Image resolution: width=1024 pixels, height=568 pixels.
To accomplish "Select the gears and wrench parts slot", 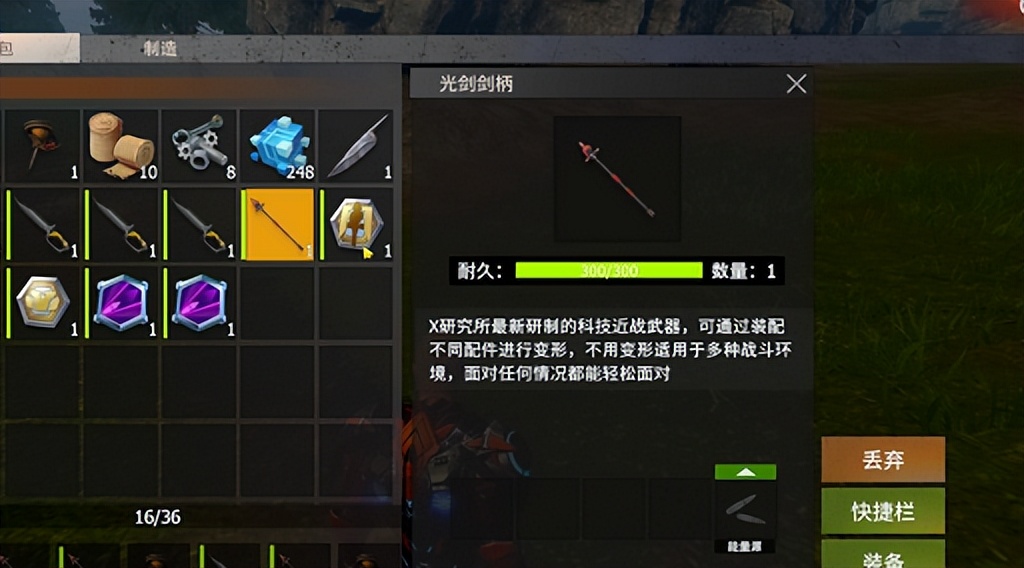I will (200, 145).
